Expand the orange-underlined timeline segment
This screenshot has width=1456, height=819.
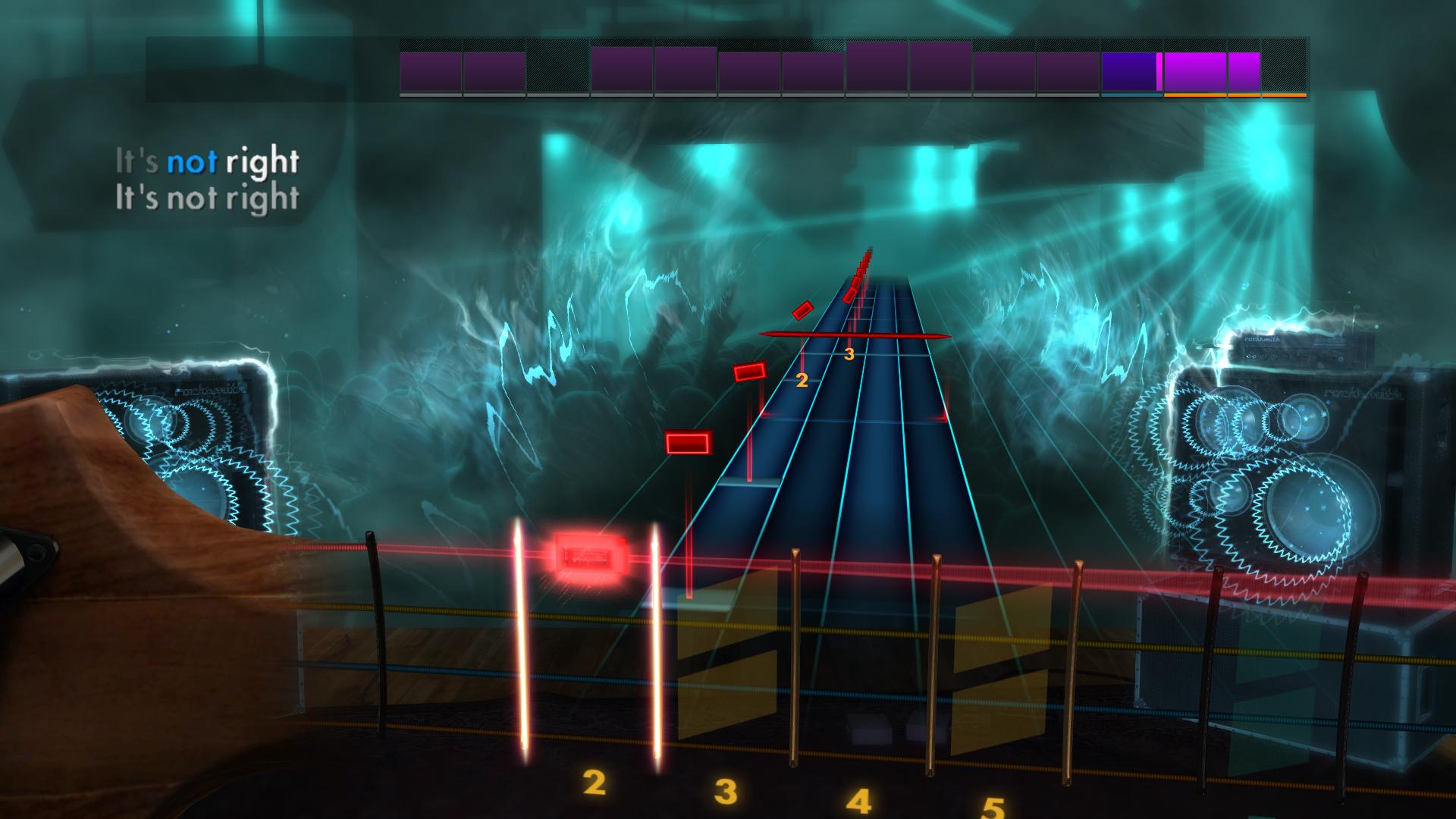pyautogui.click(x=1197, y=72)
